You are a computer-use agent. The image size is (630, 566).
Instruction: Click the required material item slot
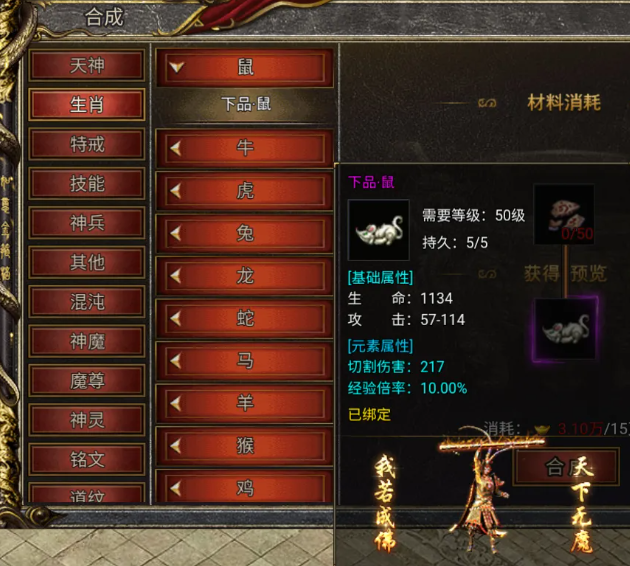click(563, 214)
